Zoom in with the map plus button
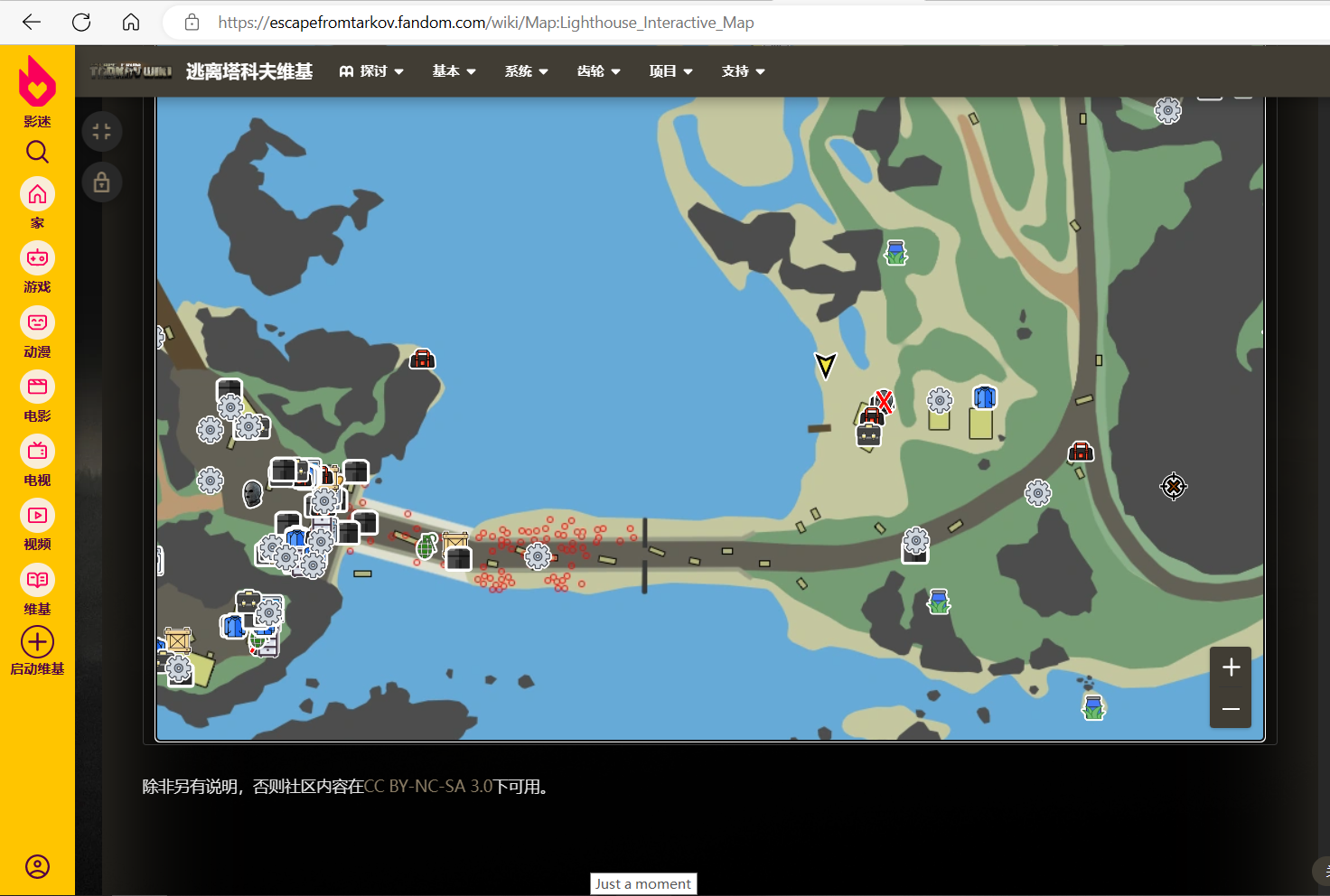 click(1231, 667)
